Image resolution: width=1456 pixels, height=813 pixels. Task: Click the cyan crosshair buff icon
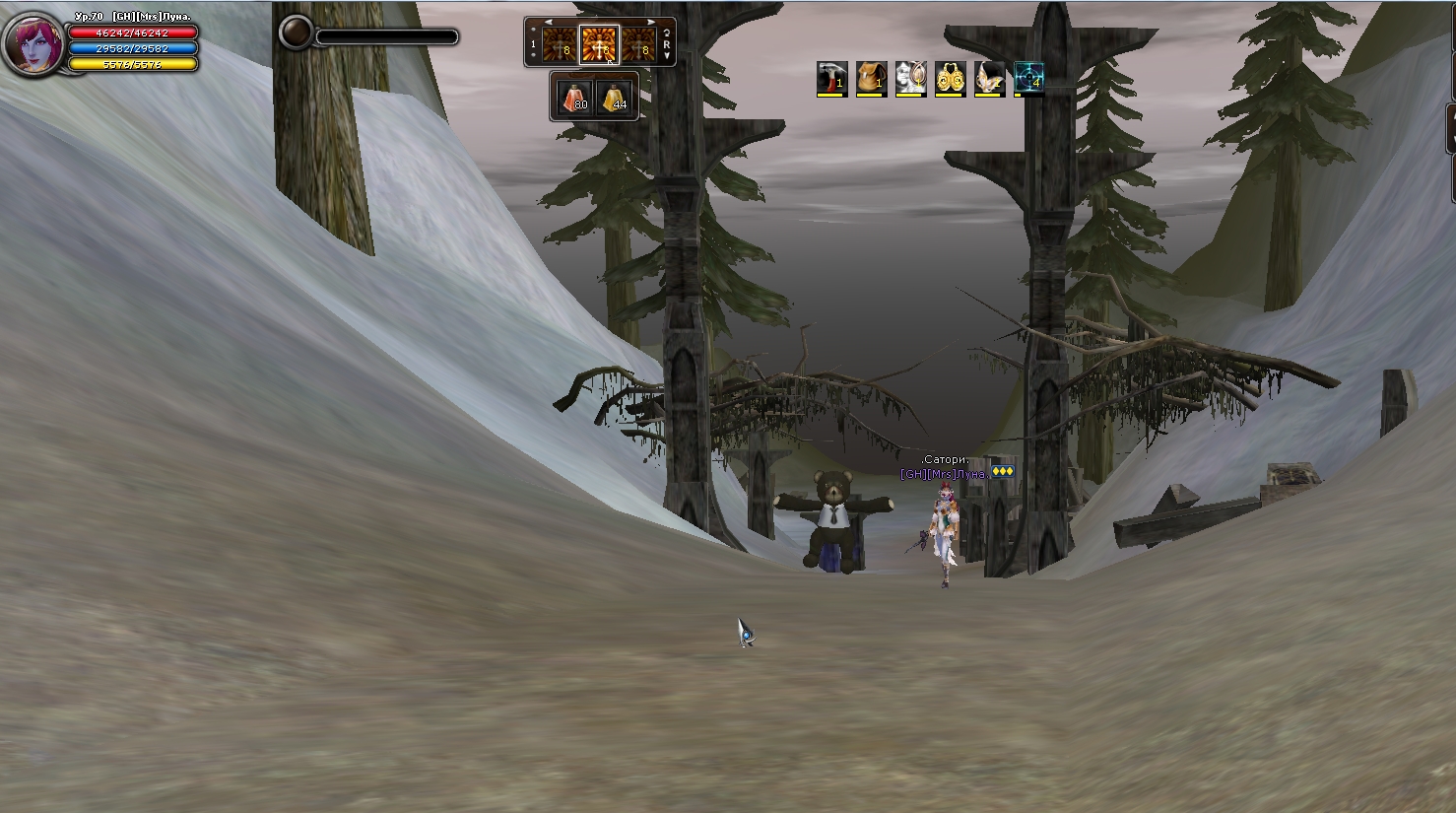1028,78
